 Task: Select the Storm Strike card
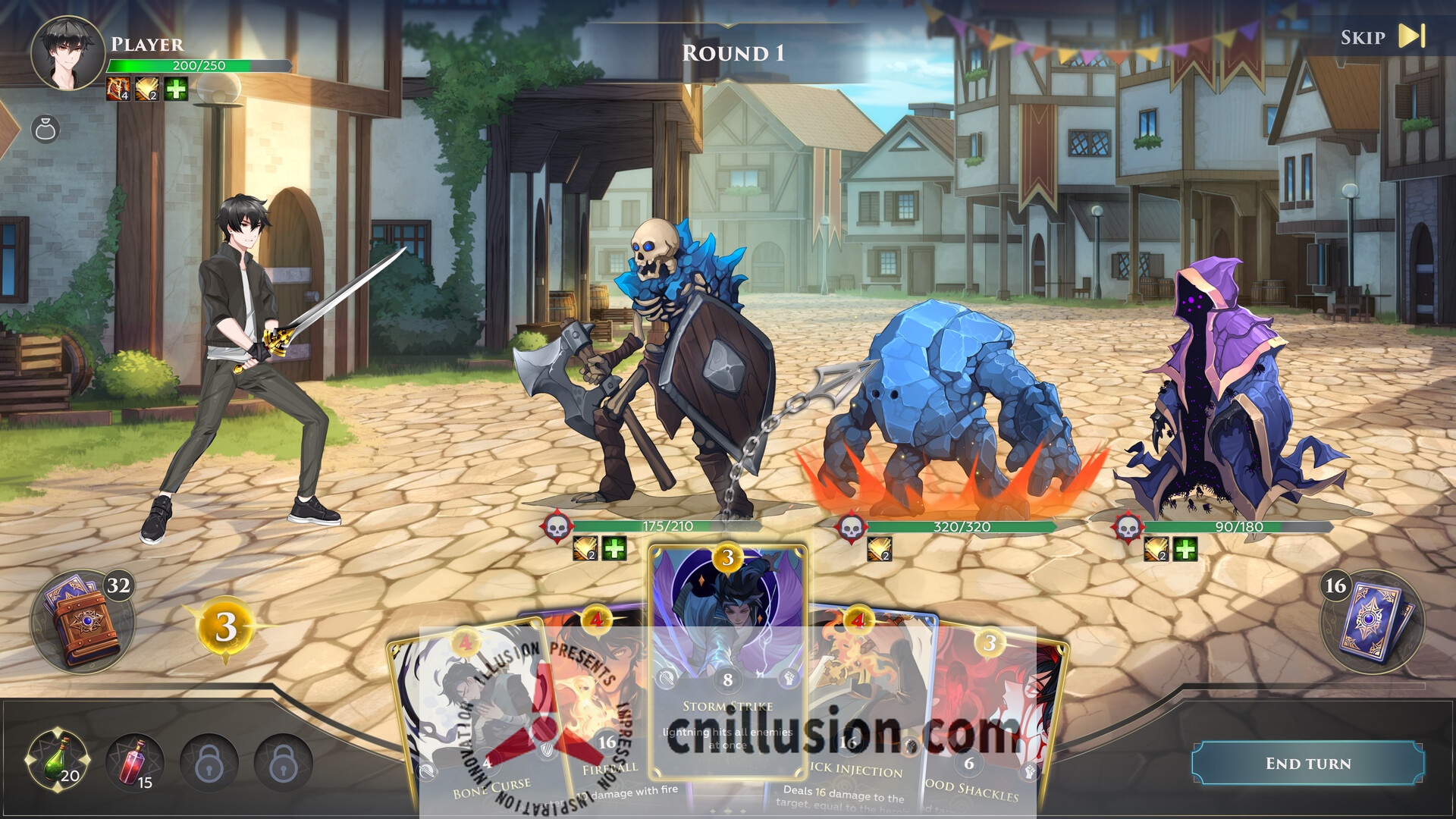(727, 661)
